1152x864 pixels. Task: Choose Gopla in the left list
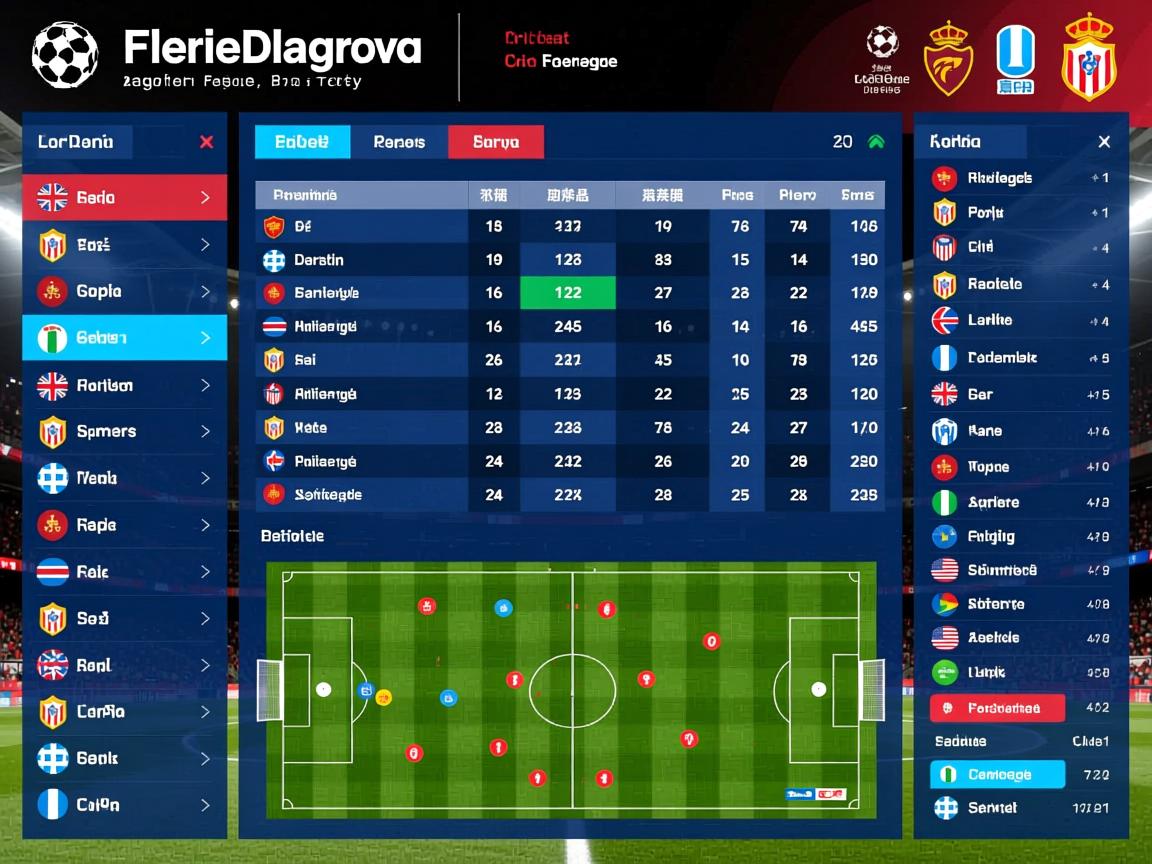click(x=125, y=291)
